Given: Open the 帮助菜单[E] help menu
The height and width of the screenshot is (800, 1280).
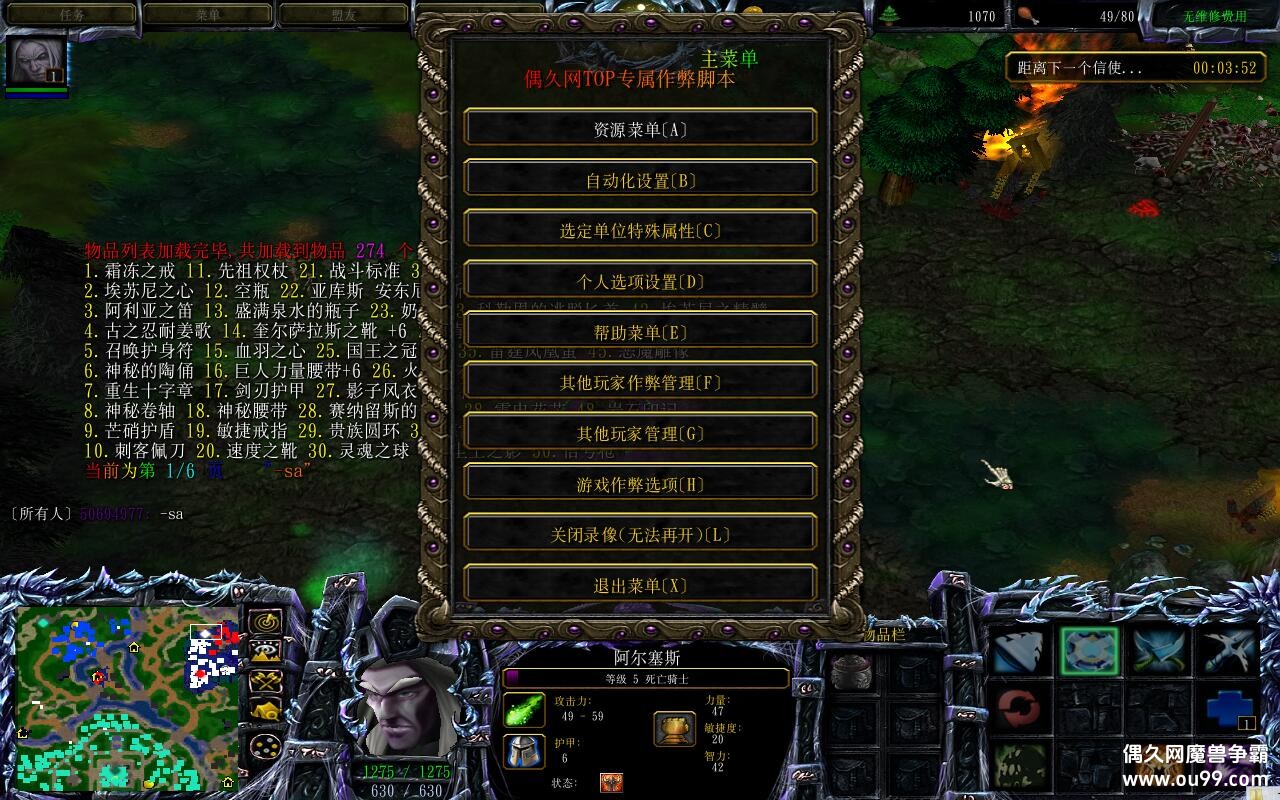Looking at the screenshot, I should pyautogui.click(x=640, y=330).
